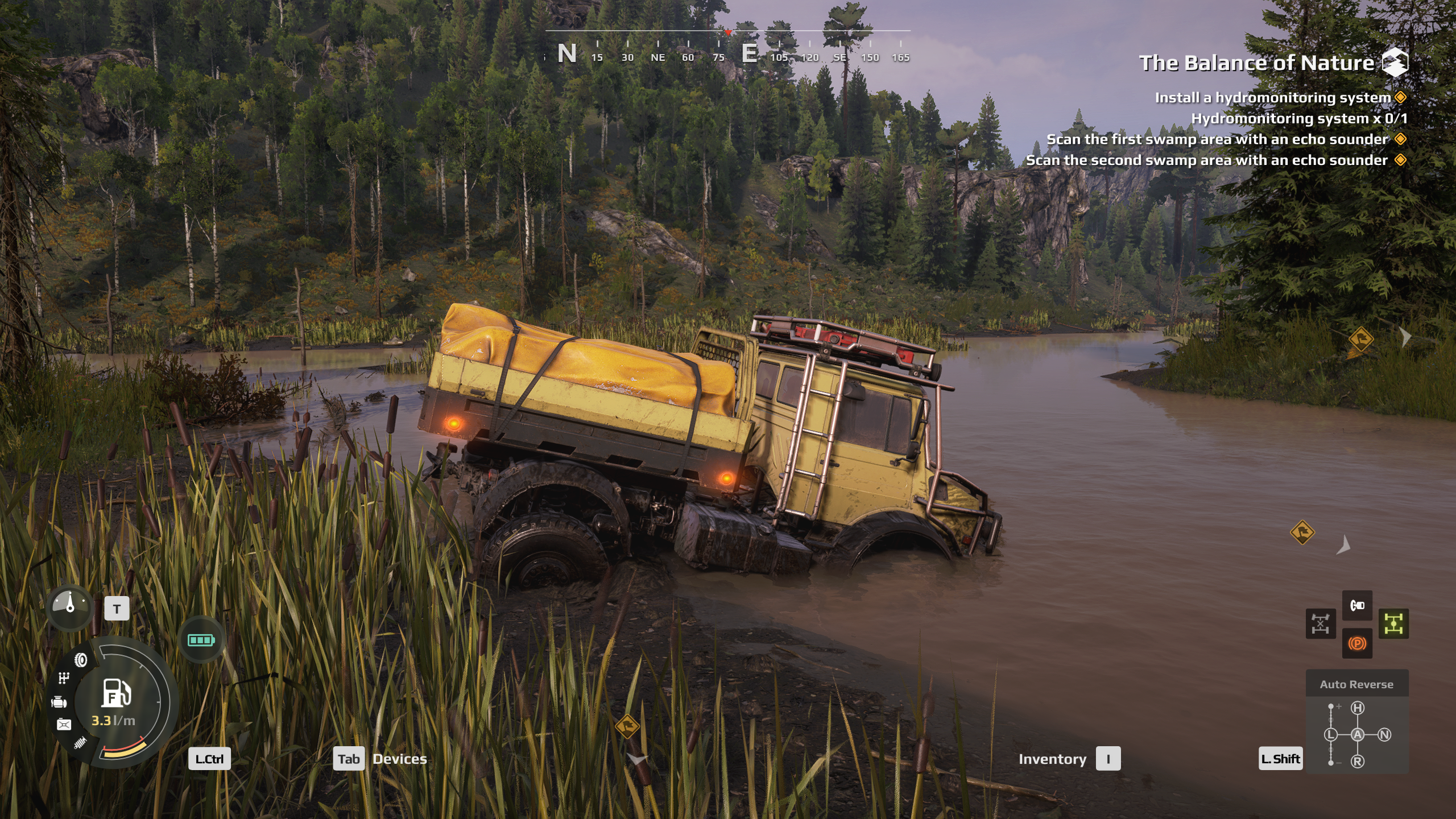Open the Devices menu
Viewport: 1456px width, 819px height.
[399, 759]
